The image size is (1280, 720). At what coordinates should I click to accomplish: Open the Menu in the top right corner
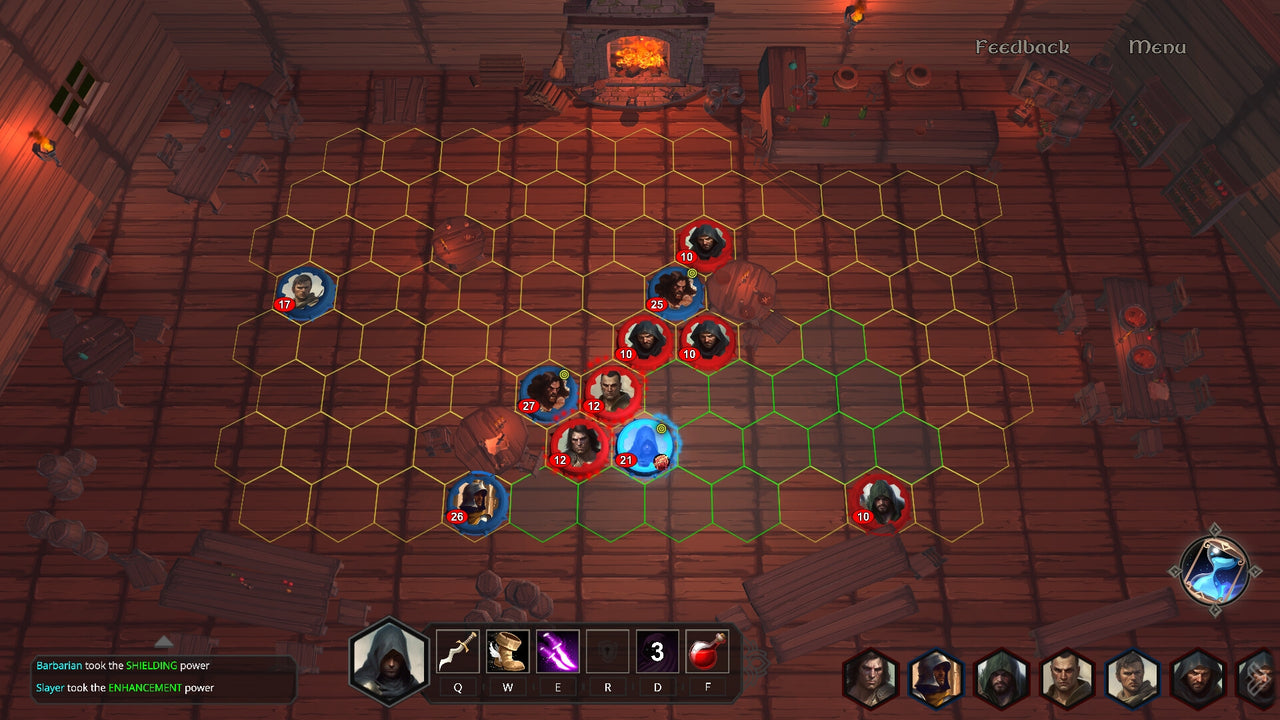coord(1157,46)
